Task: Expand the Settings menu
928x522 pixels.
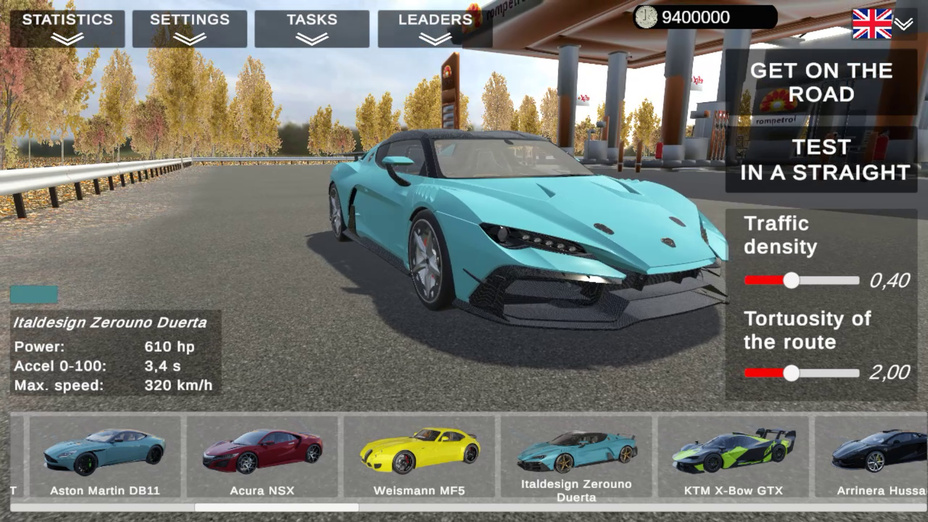Action: click(x=189, y=28)
